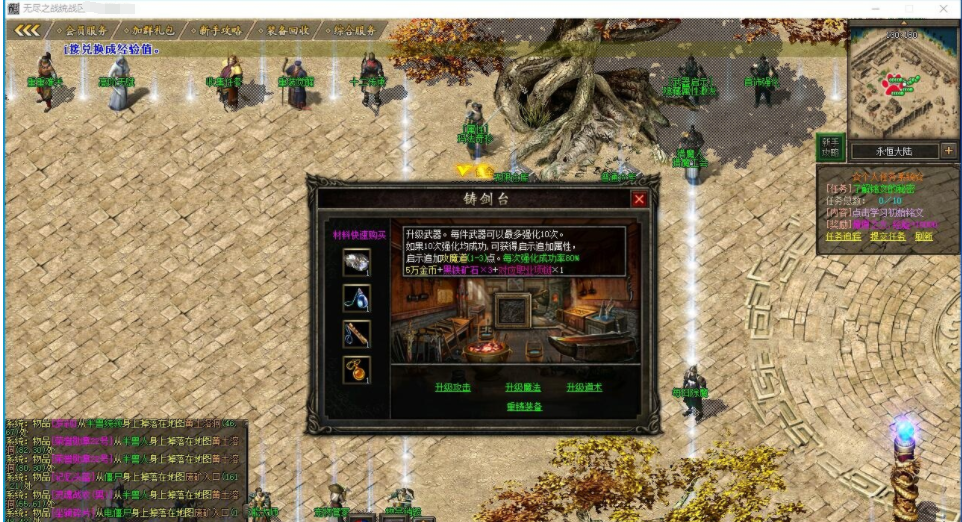Click the plus button beside 永恒大陆
The height and width of the screenshot is (522, 962).
(948, 151)
